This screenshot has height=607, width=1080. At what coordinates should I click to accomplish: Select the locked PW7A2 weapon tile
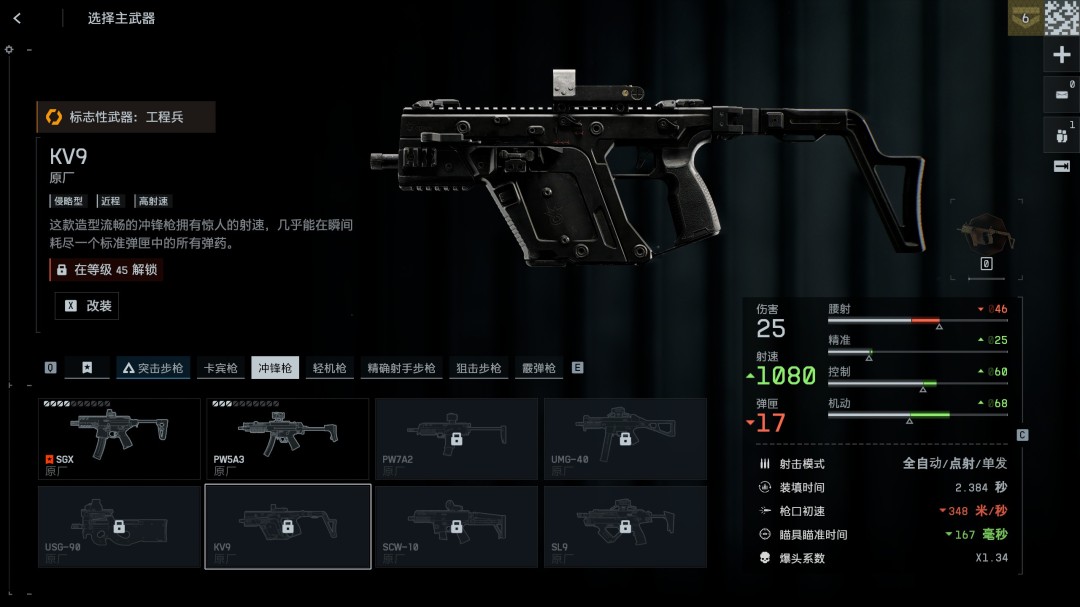coord(456,438)
